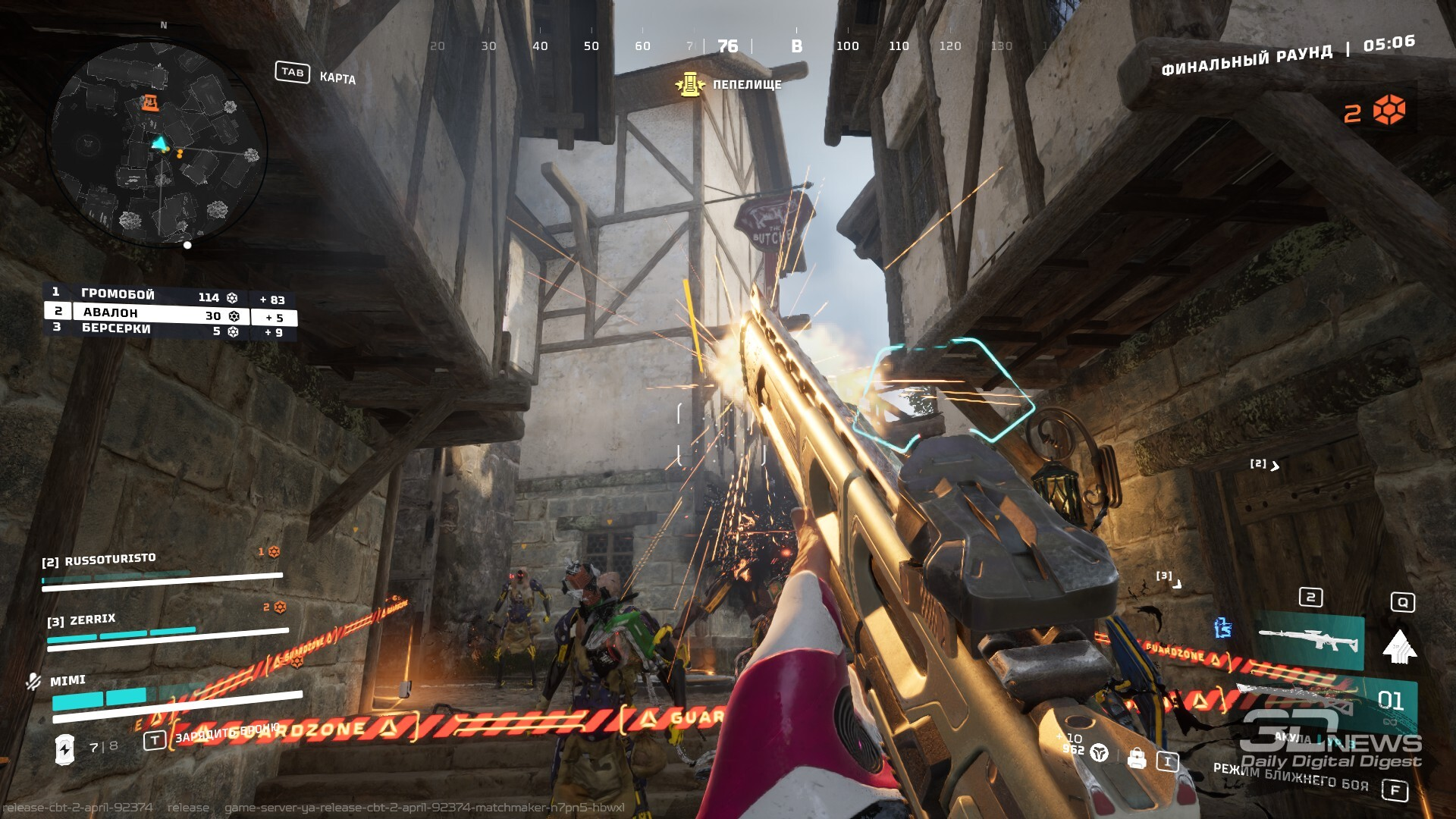Image resolution: width=1456 pixels, height=819 pixels.
Task: Switch to the secondary rifle weapon slot
Action: coord(1310,641)
